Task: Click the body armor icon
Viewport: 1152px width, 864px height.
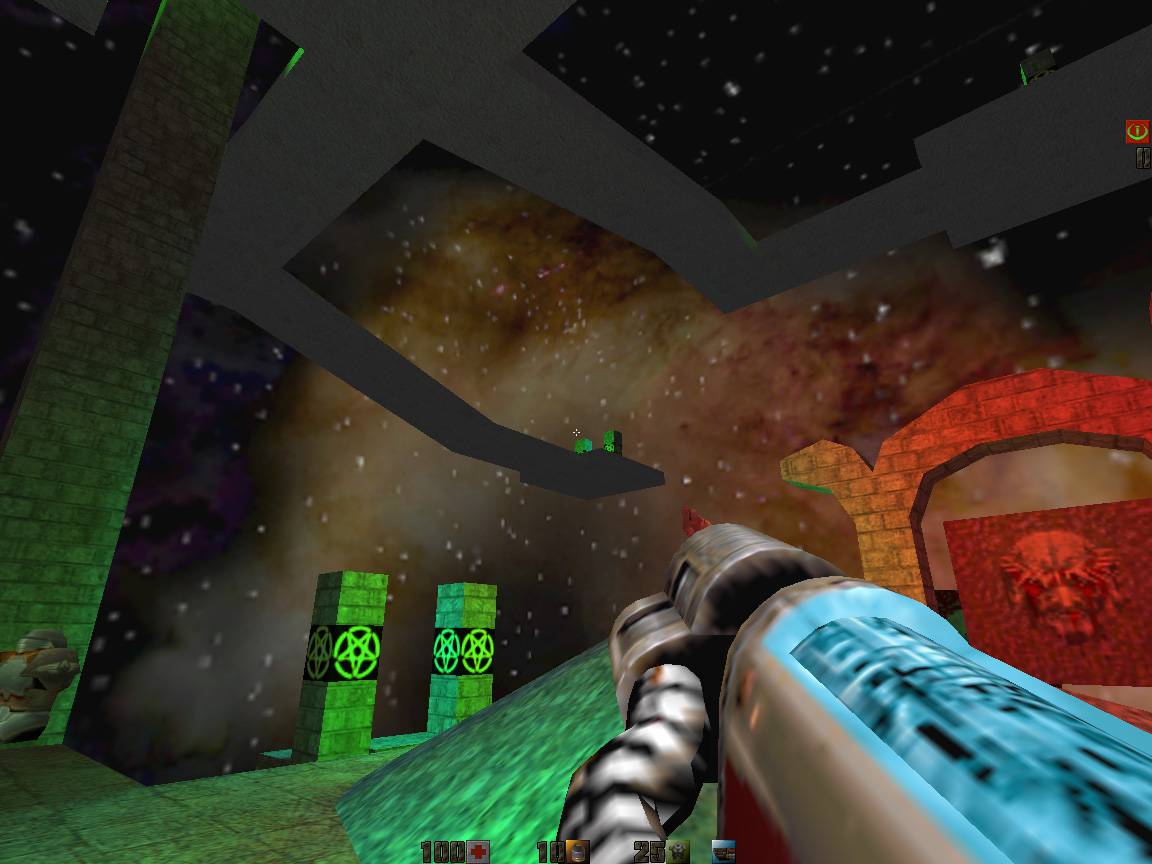Action: 678,852
